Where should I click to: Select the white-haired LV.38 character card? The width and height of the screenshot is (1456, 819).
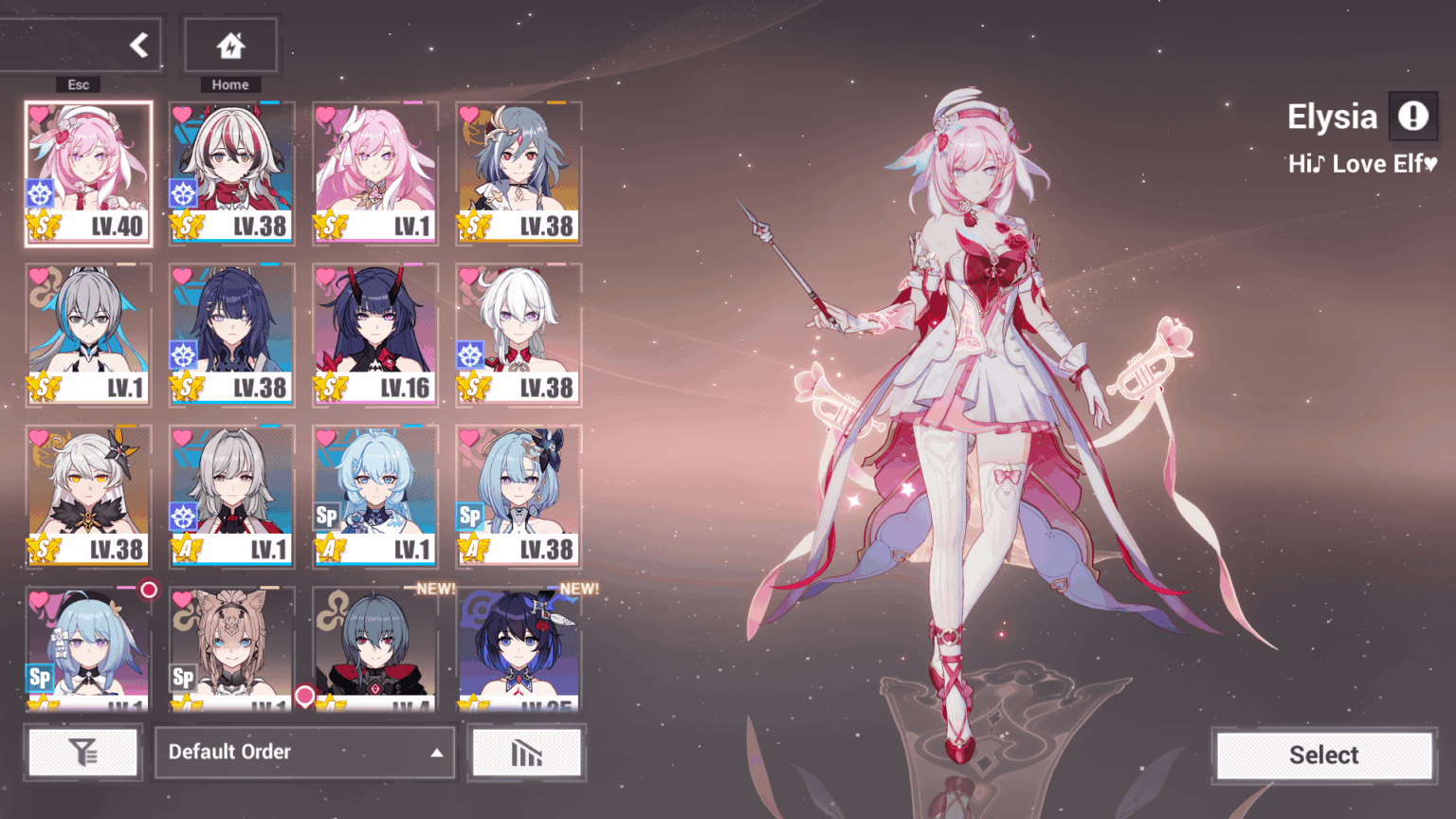[519, 332]
